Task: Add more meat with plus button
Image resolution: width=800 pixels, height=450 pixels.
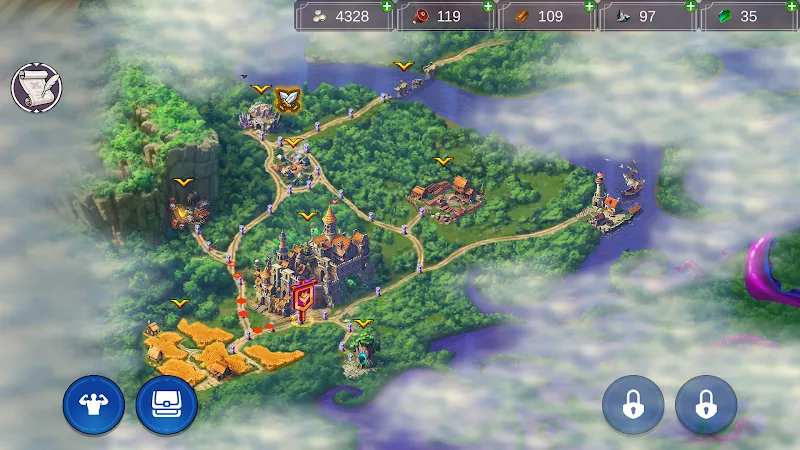Action: (x=488, y=6)
